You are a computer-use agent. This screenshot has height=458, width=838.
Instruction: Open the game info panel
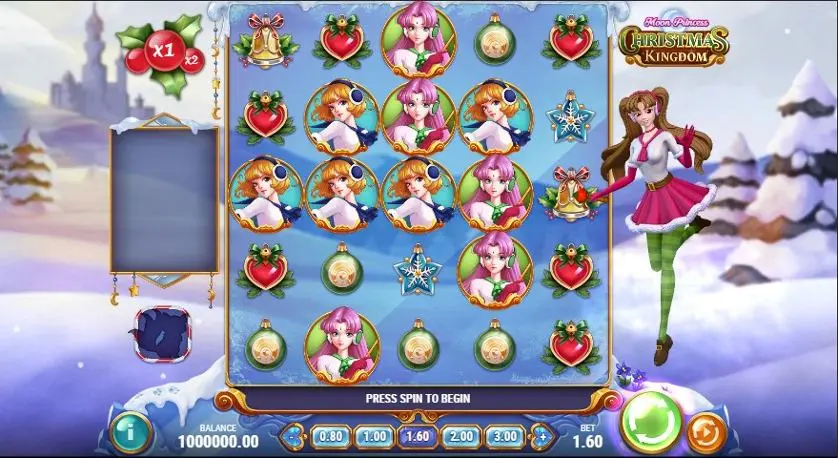point(130,433)
